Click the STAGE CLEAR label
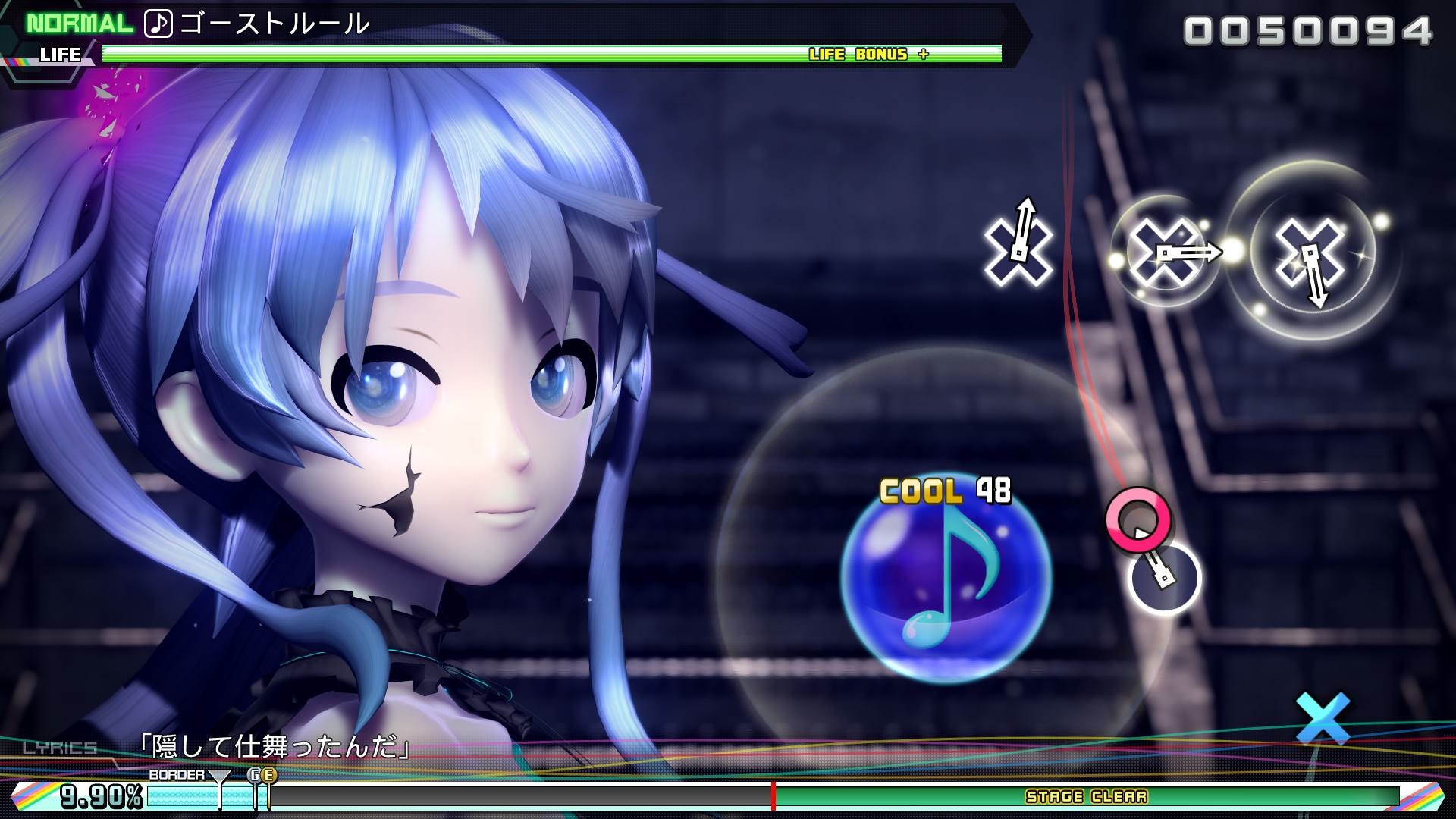 1084,797
